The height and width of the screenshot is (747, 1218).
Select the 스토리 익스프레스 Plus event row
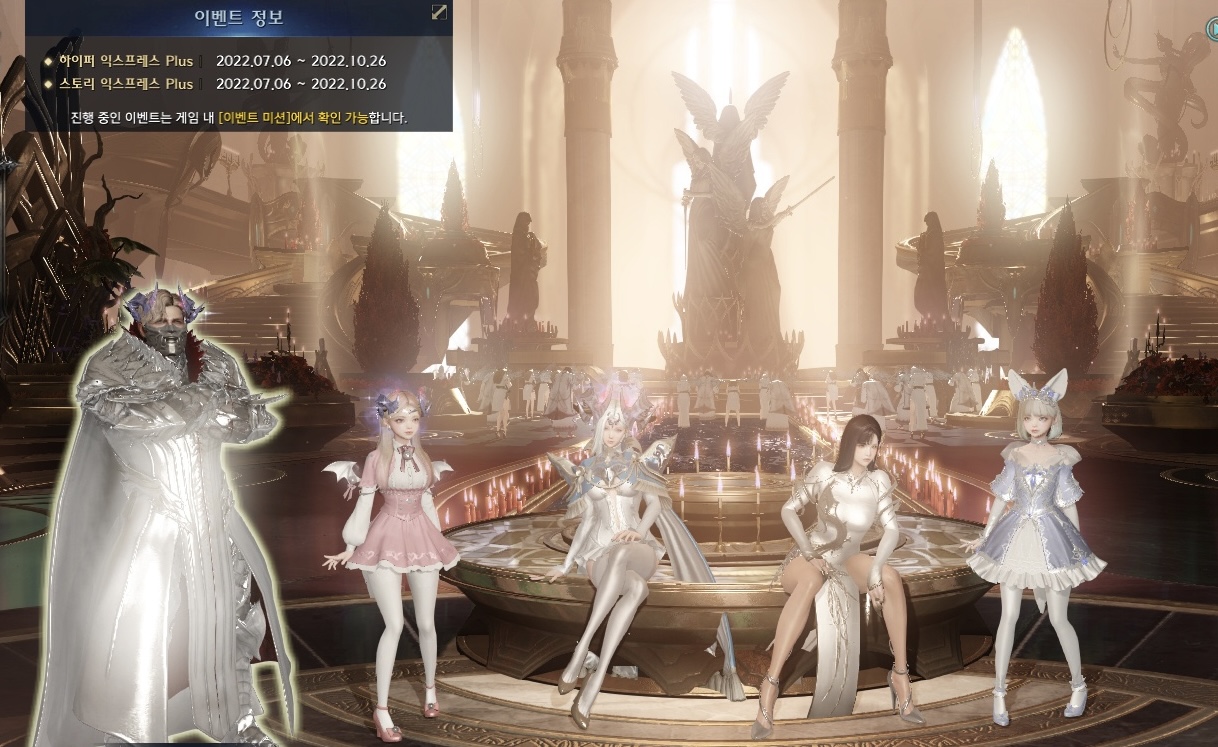(124, 84)
